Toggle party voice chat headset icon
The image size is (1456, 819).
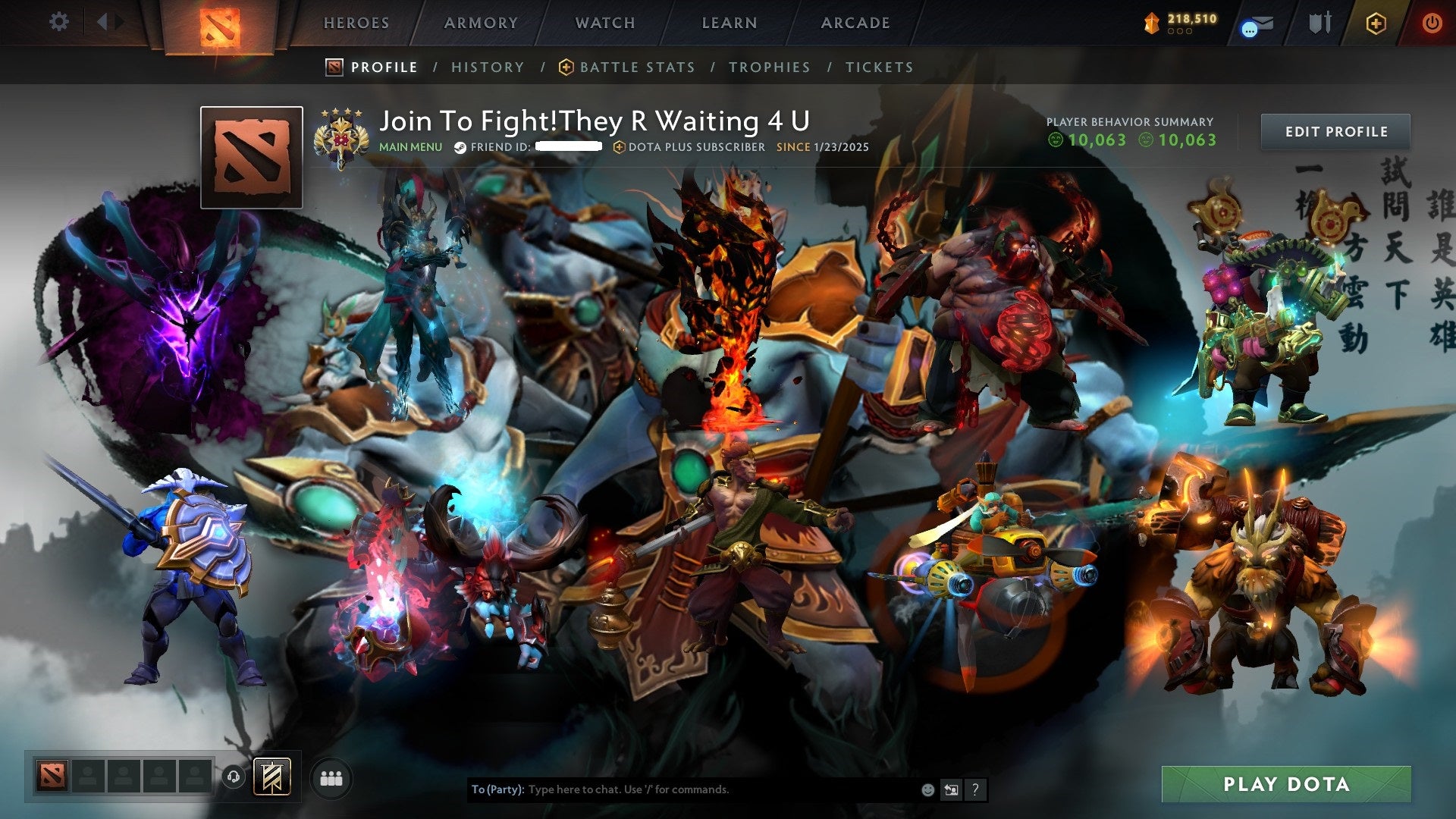pos(235,776)
